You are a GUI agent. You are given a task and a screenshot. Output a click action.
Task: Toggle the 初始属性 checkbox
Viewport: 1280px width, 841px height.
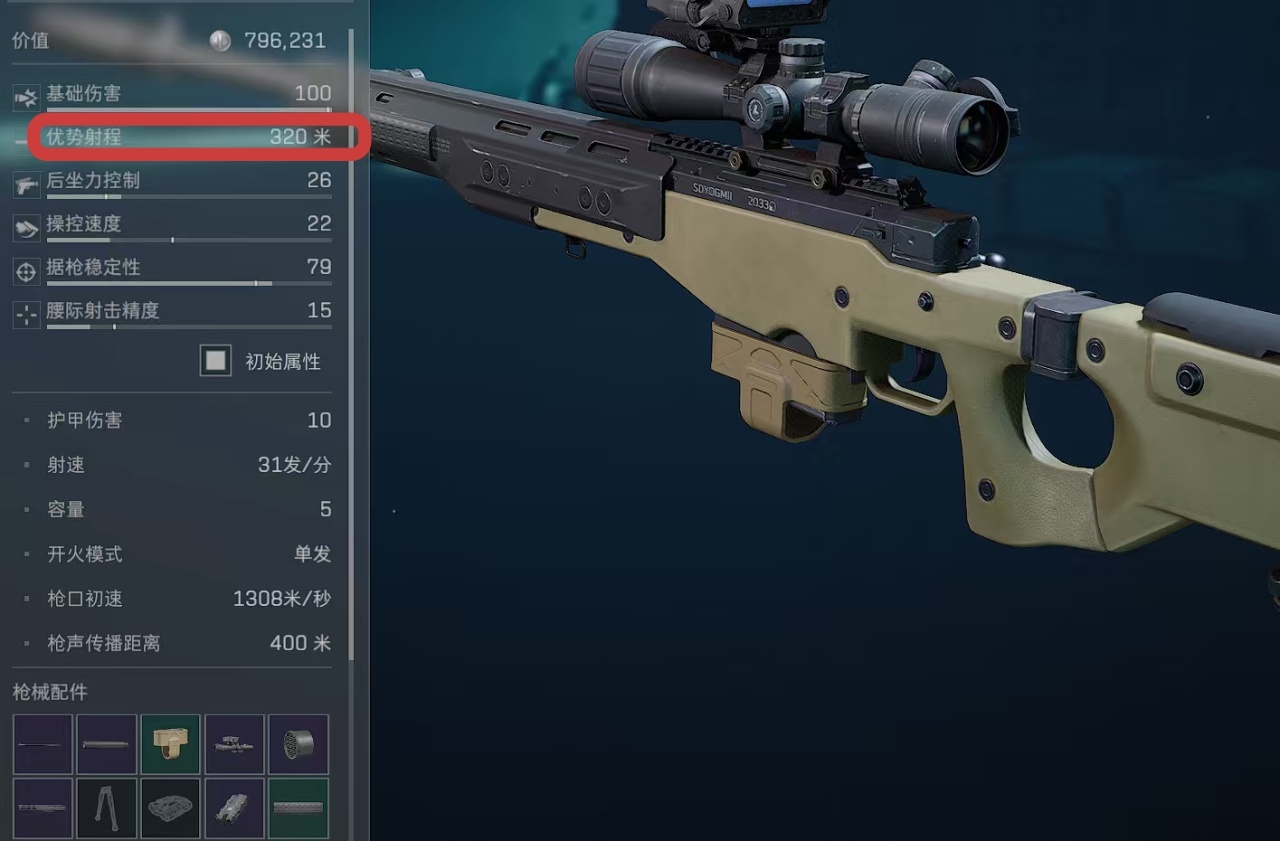[216, 361]
